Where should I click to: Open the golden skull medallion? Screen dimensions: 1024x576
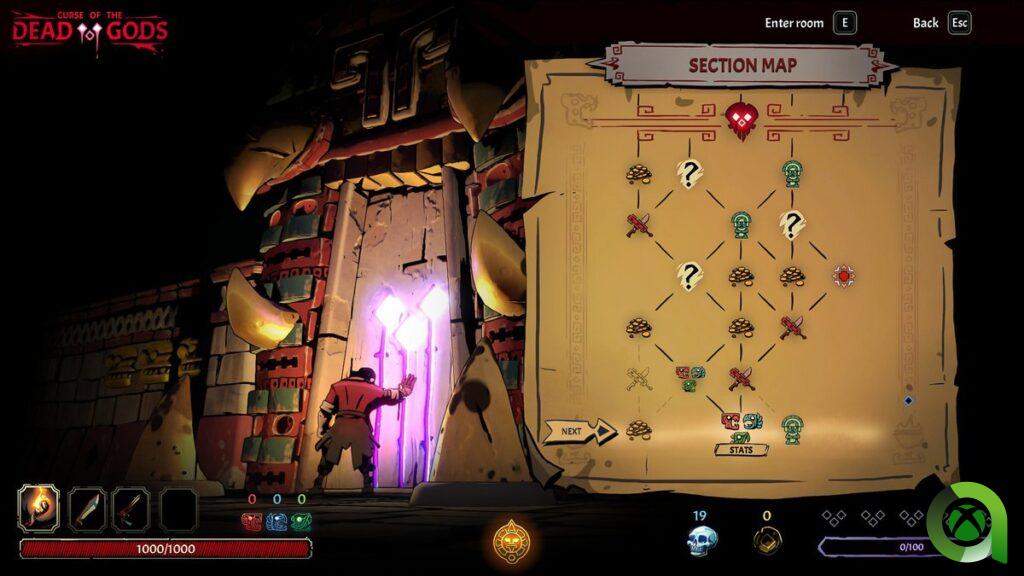[x=511, y=542]
